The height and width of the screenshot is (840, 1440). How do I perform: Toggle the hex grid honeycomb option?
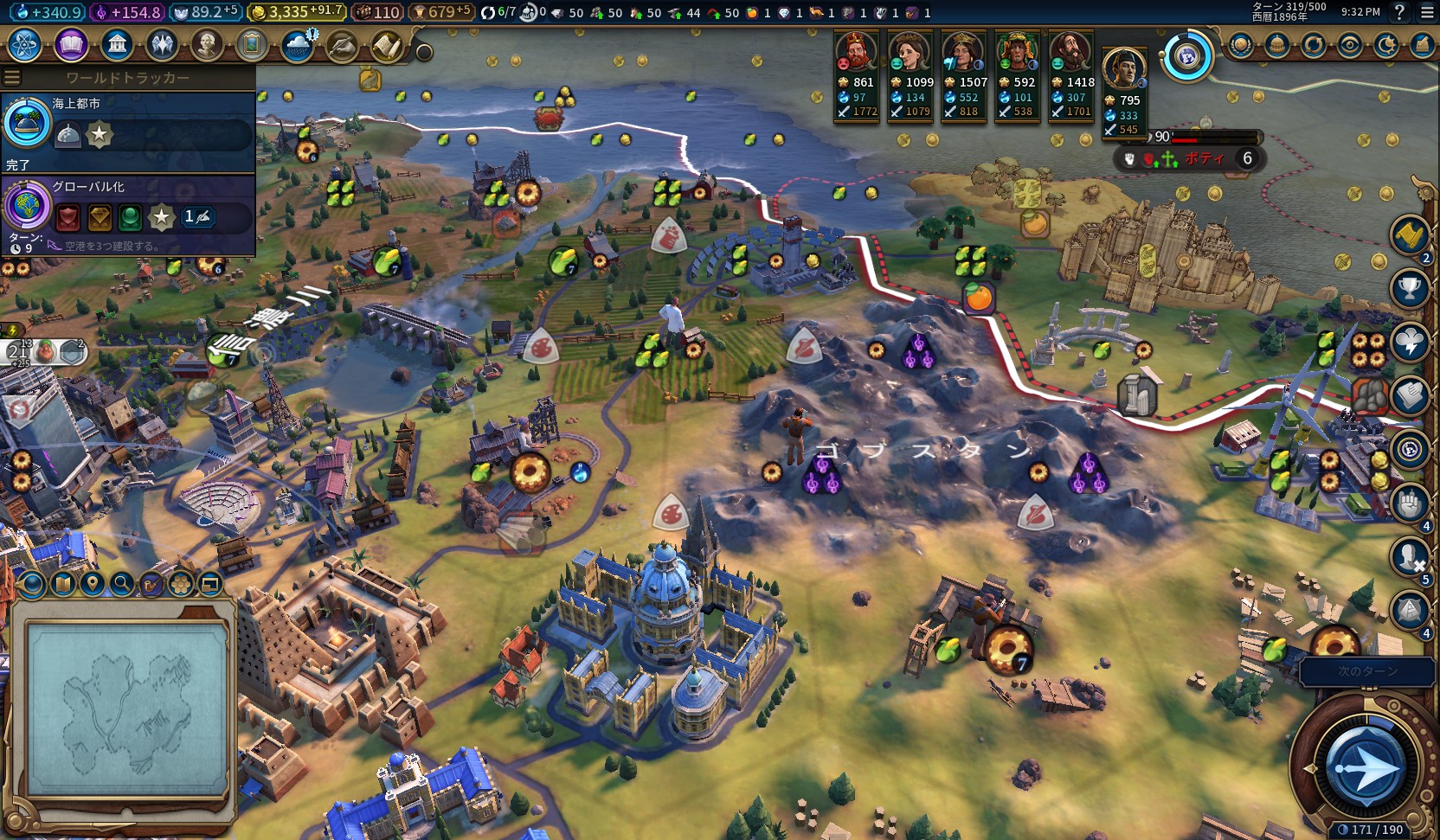[x=180, y=585]
